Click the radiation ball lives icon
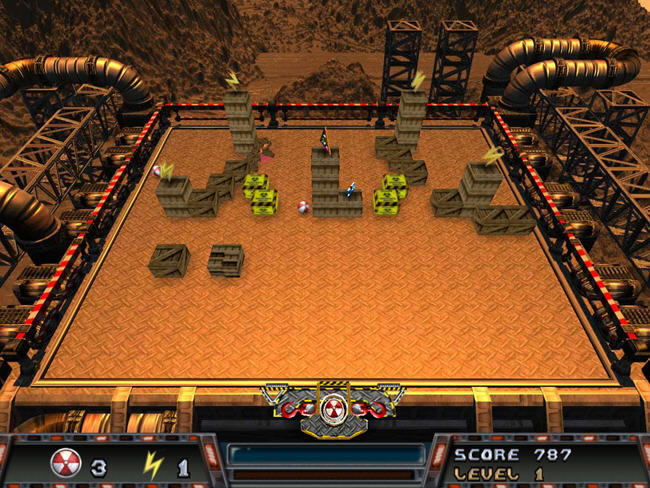This screenshot has width=650, height=488. coord(64,465)
